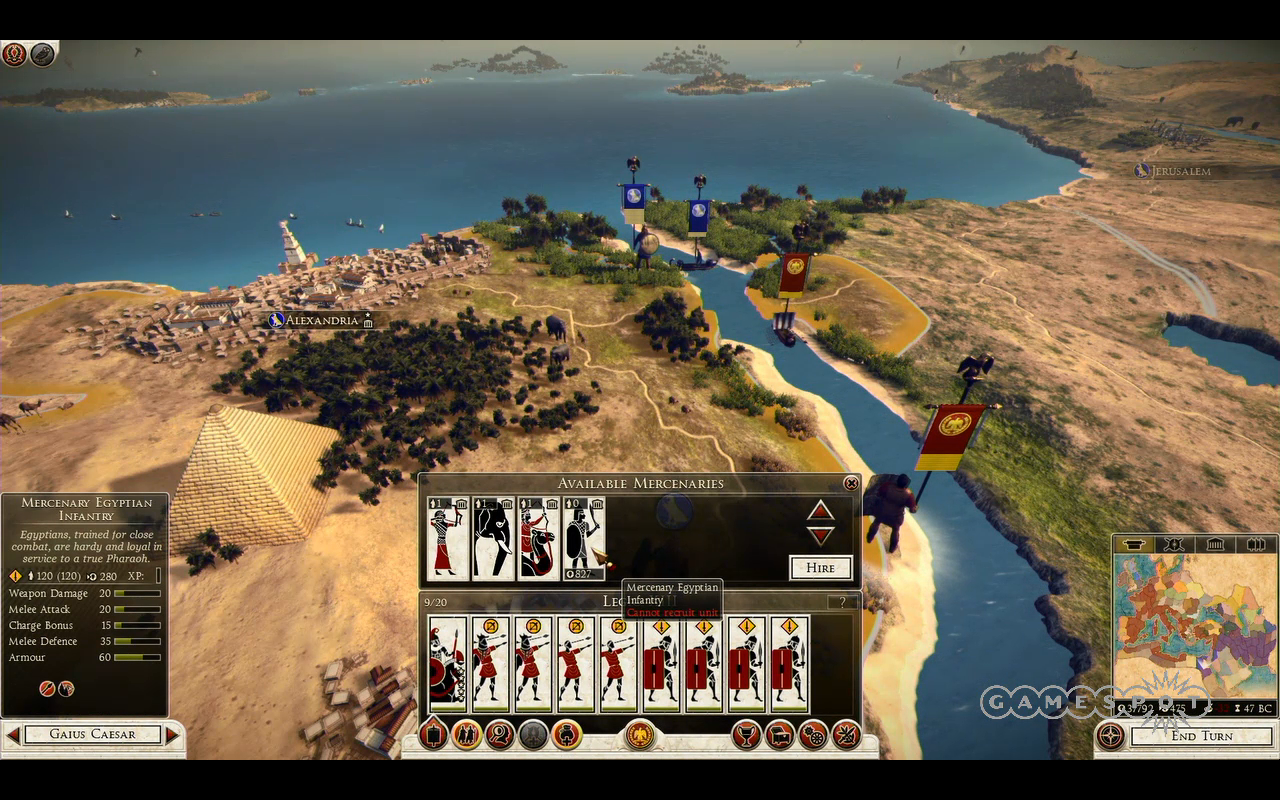The height and width of the screenshot is (800, 1280).
Task: Hire the selected mercenary unit
Action: click(x=820, y=567)
